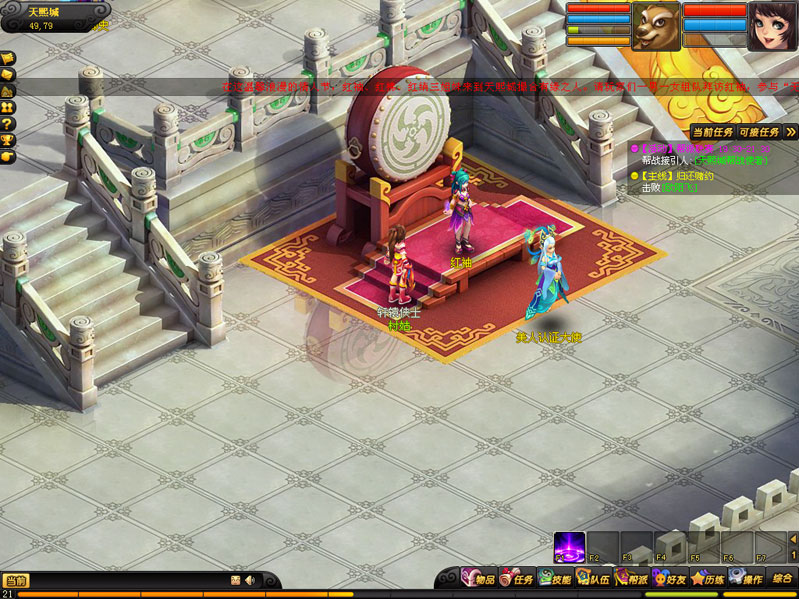Click the bear pet portrait
The width and height of the screenshot is (799, 599).
click(655, 24)
